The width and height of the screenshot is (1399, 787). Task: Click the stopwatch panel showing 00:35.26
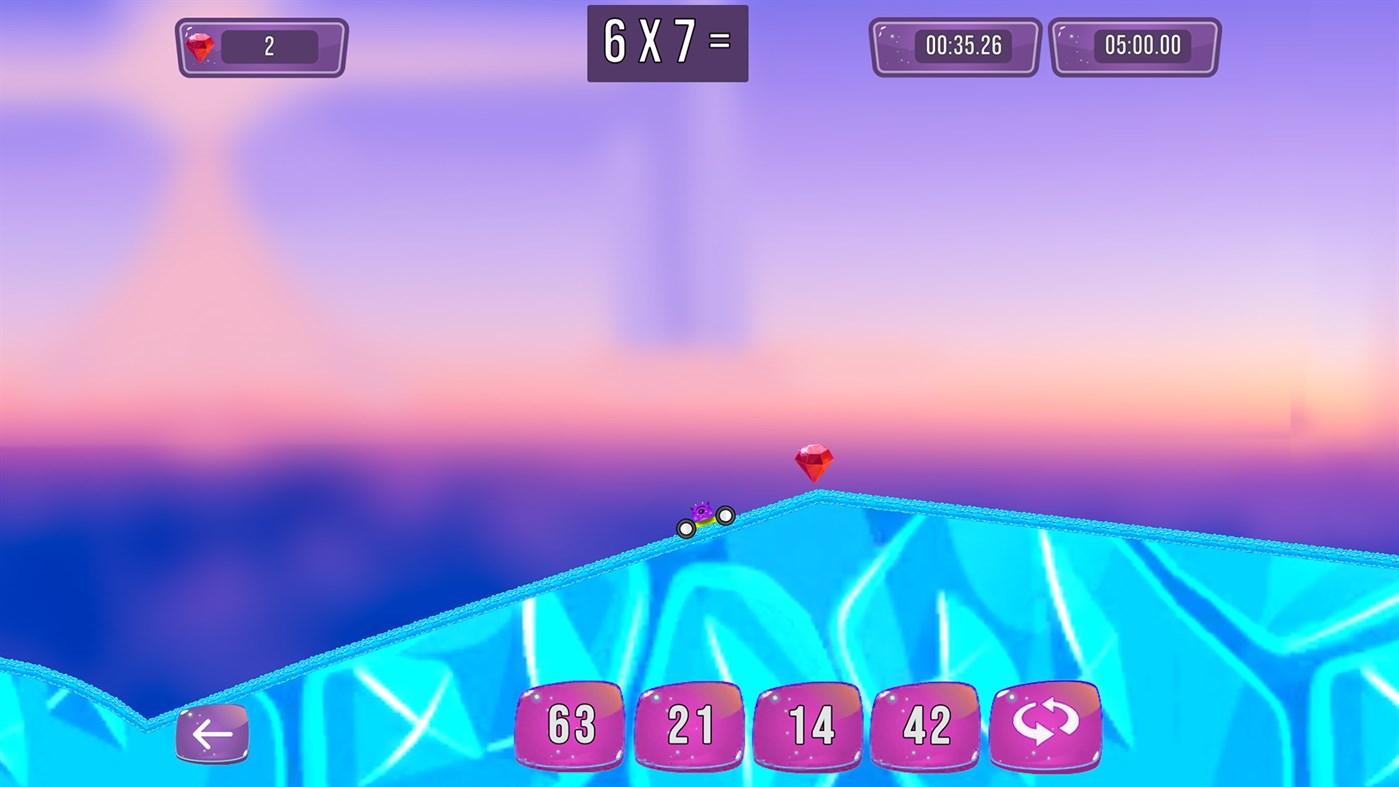click(x=954, y=45)
